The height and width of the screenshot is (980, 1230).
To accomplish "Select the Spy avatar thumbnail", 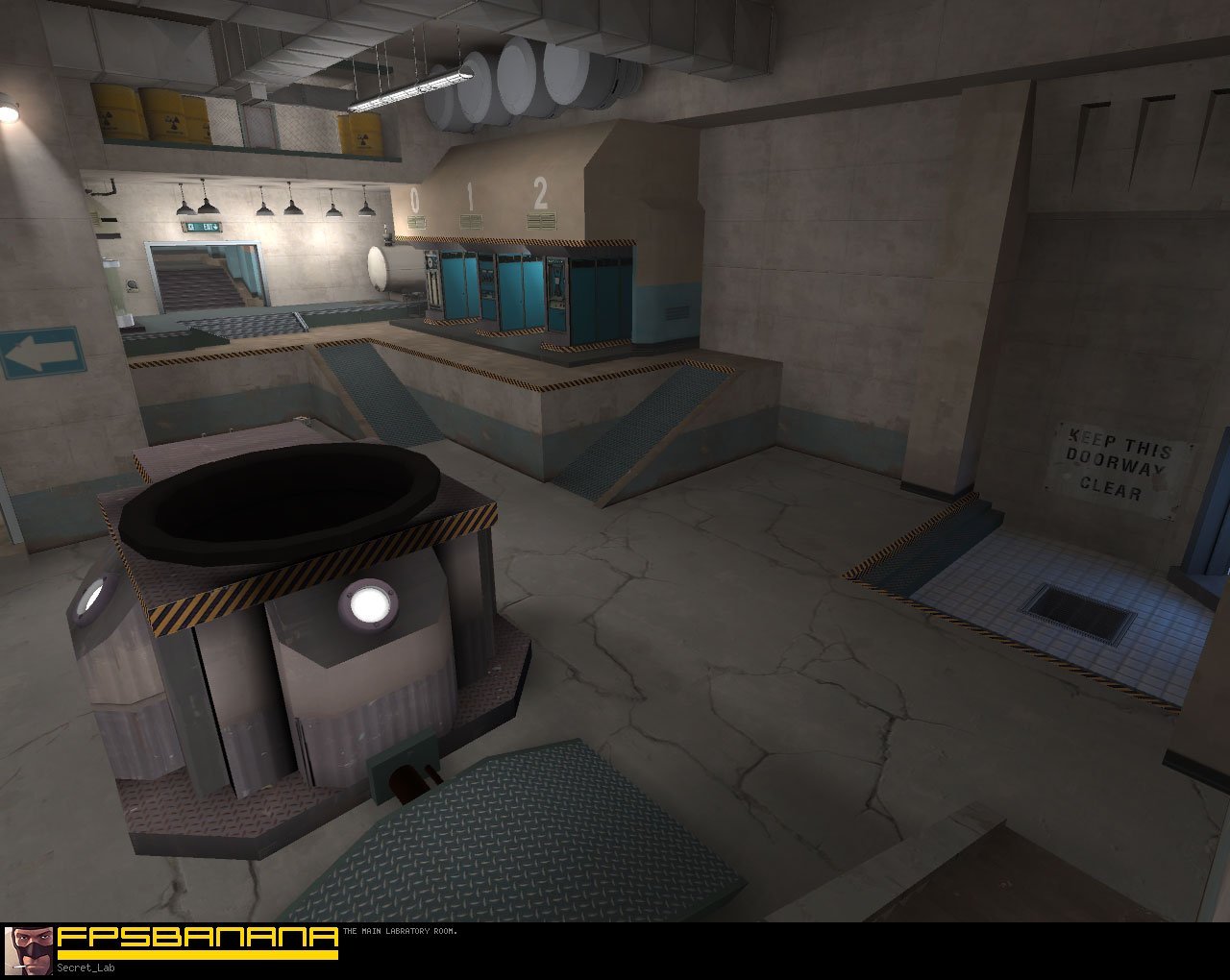I will 28,951.
